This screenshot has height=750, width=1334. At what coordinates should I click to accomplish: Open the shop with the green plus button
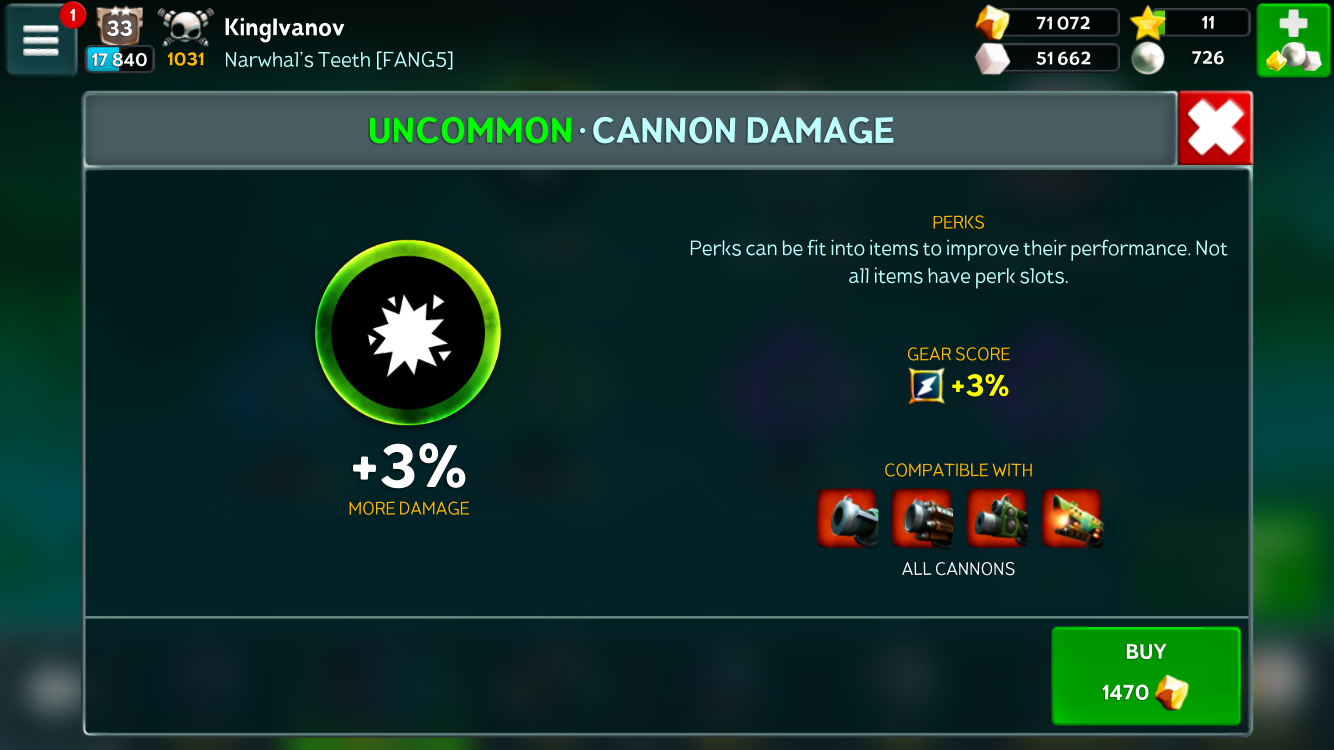[1293, 40]
